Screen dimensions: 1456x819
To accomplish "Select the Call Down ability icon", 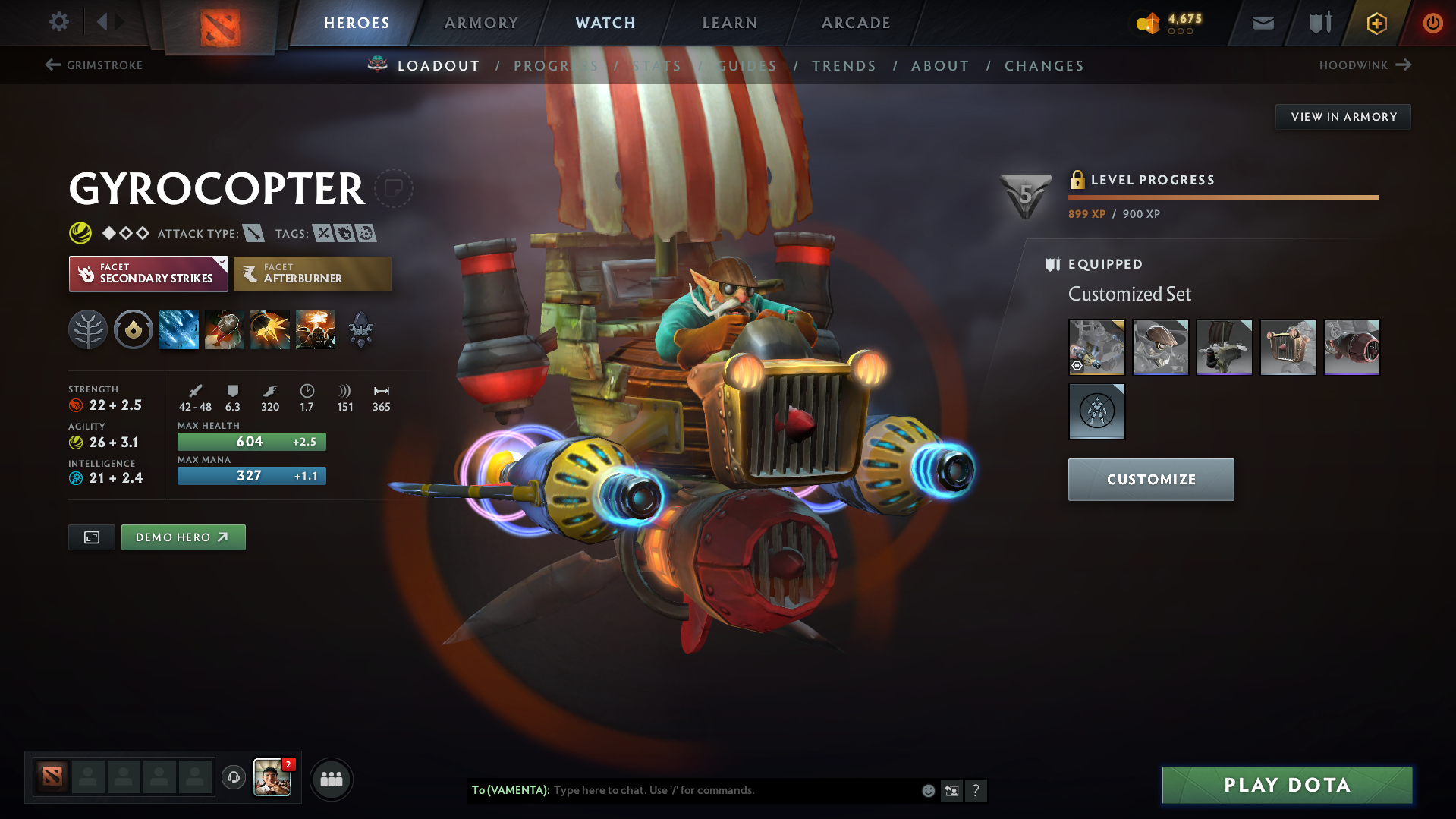I will coord(315,329).
